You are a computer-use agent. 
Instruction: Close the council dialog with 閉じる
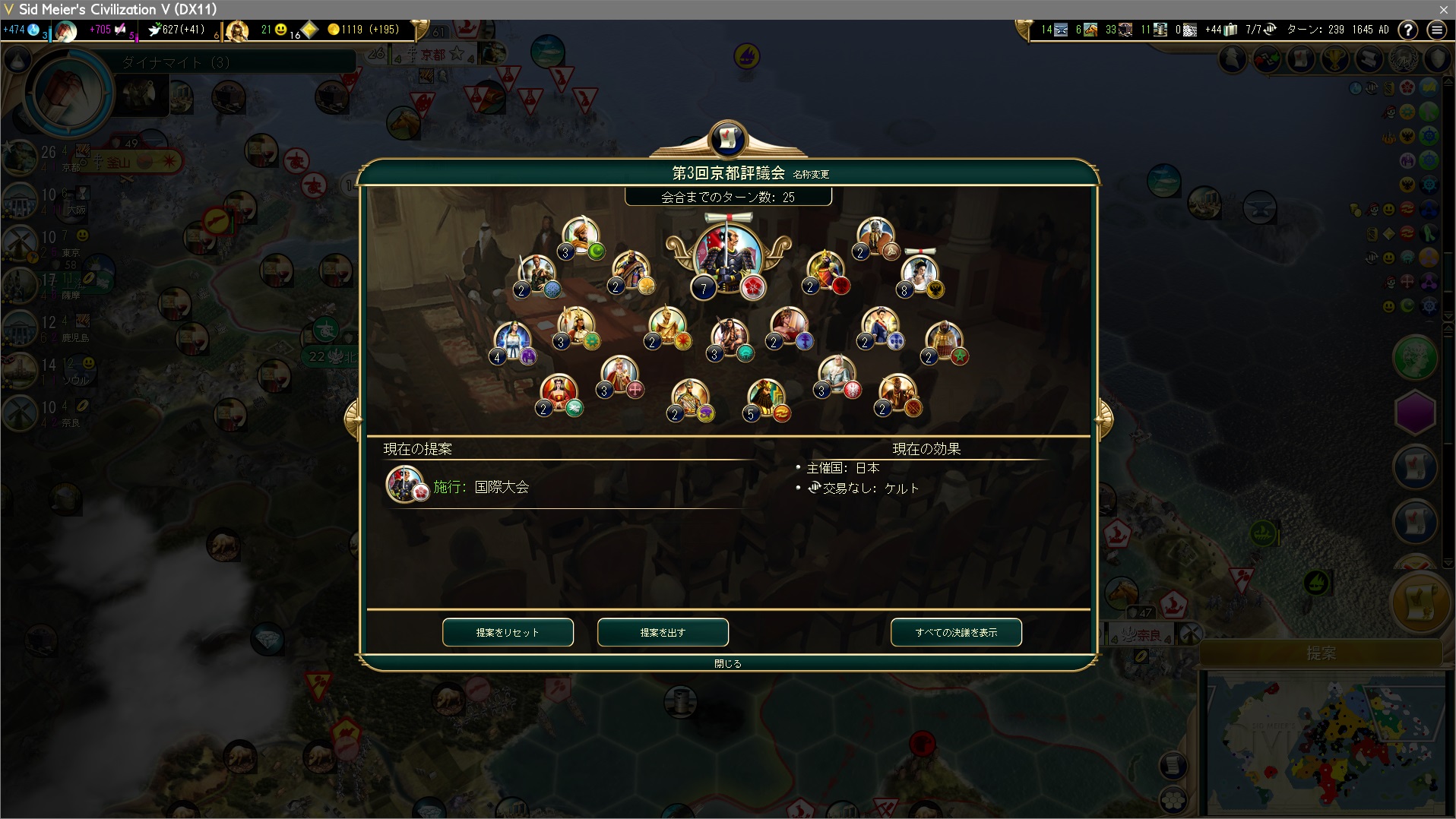coord(727,663)
